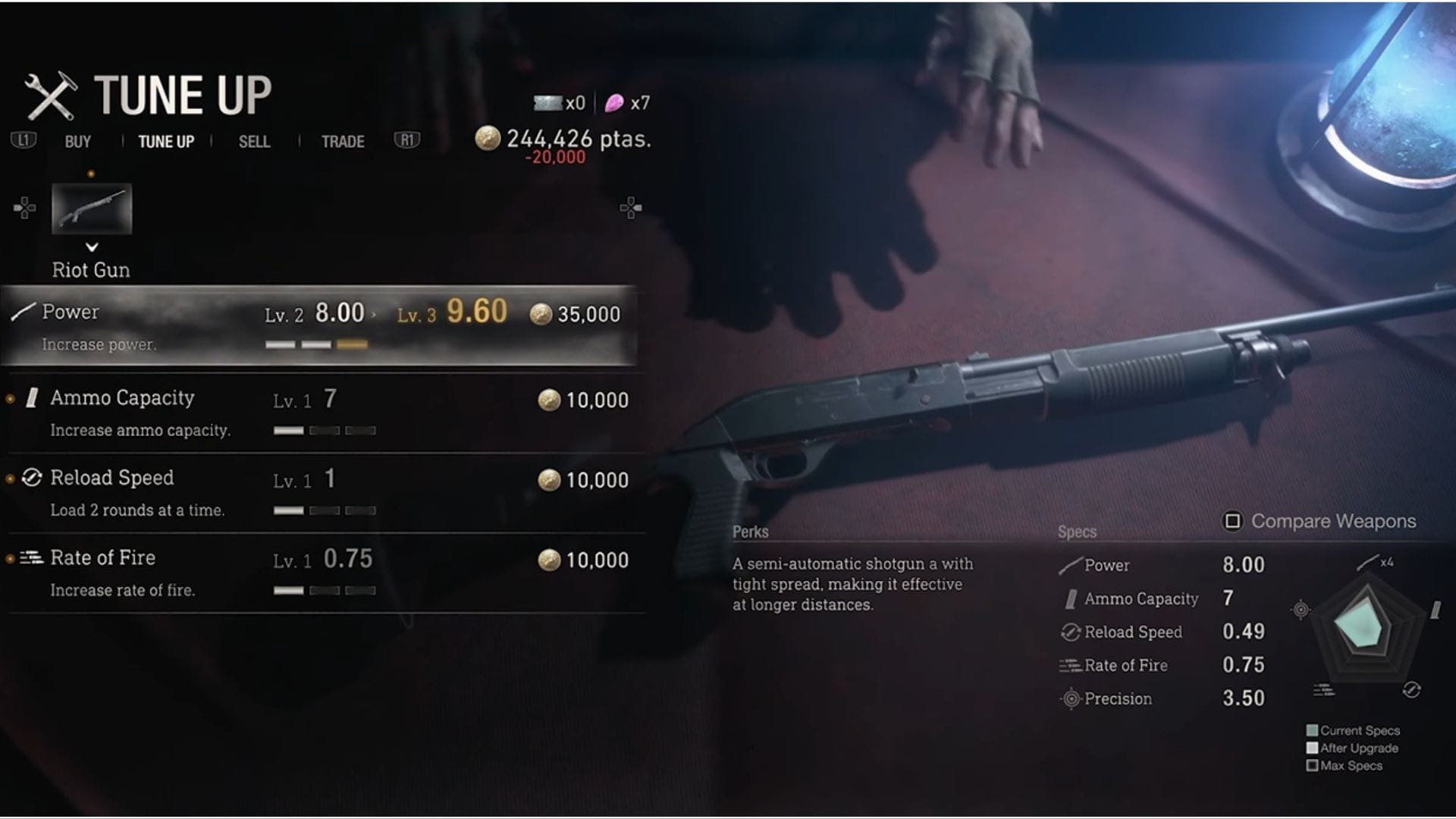Click the gold coin icon beside 244,426 ptas

click(488, 140)
